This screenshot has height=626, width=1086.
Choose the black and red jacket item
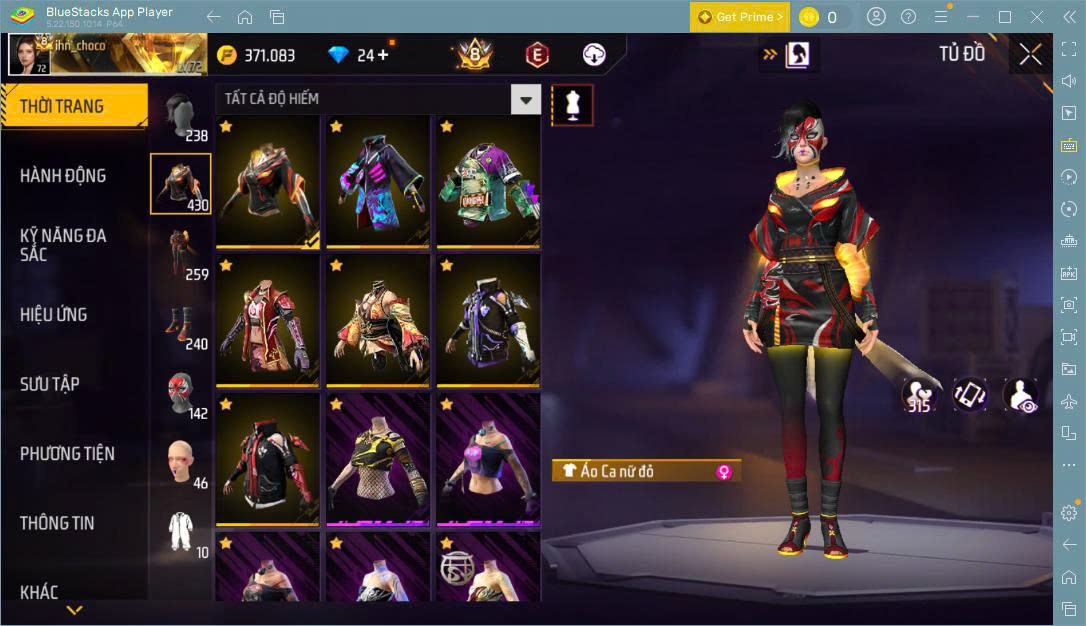[x=267, y=459]
